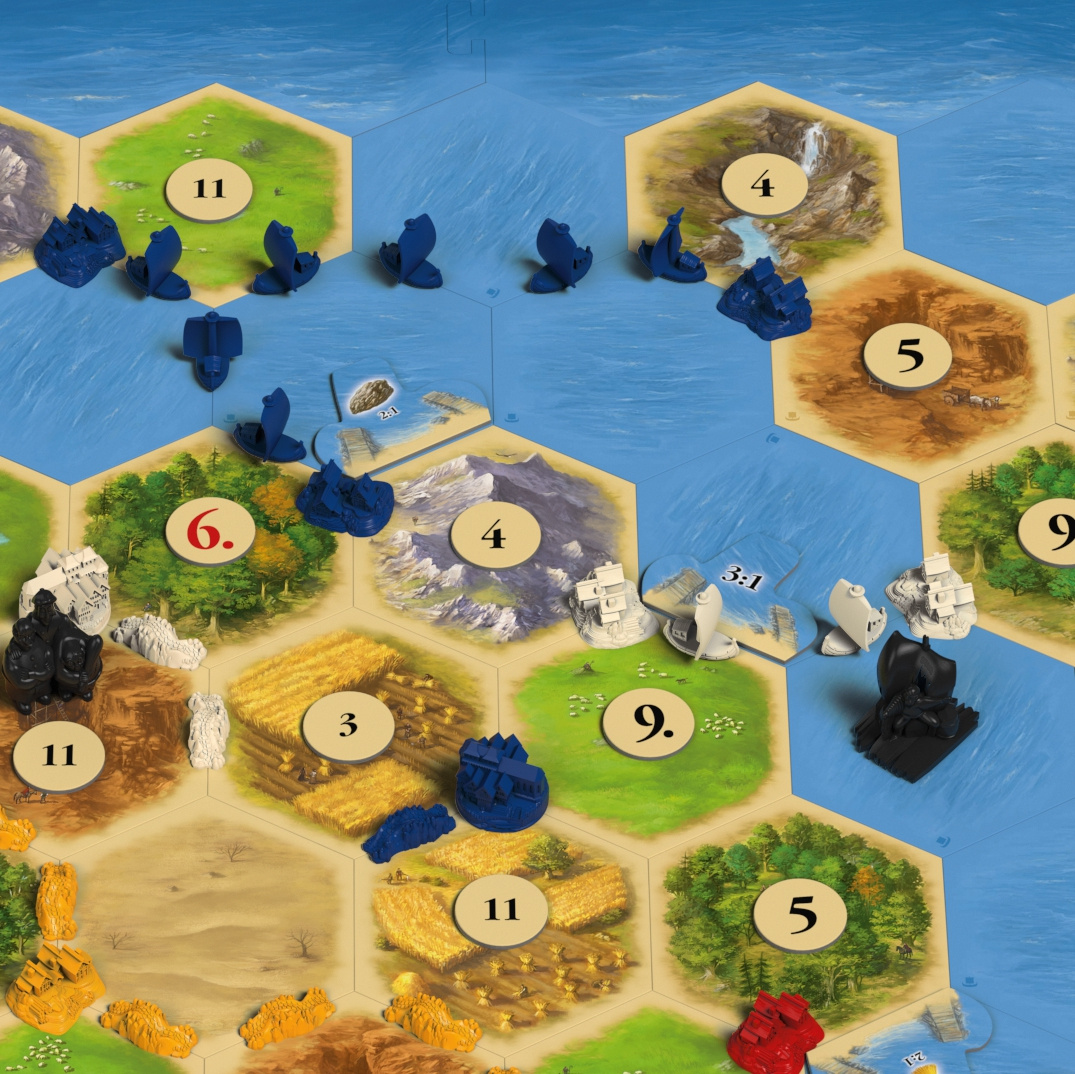
Task: Choose the wheat field hex numbered 3
Action: [347, 724]
